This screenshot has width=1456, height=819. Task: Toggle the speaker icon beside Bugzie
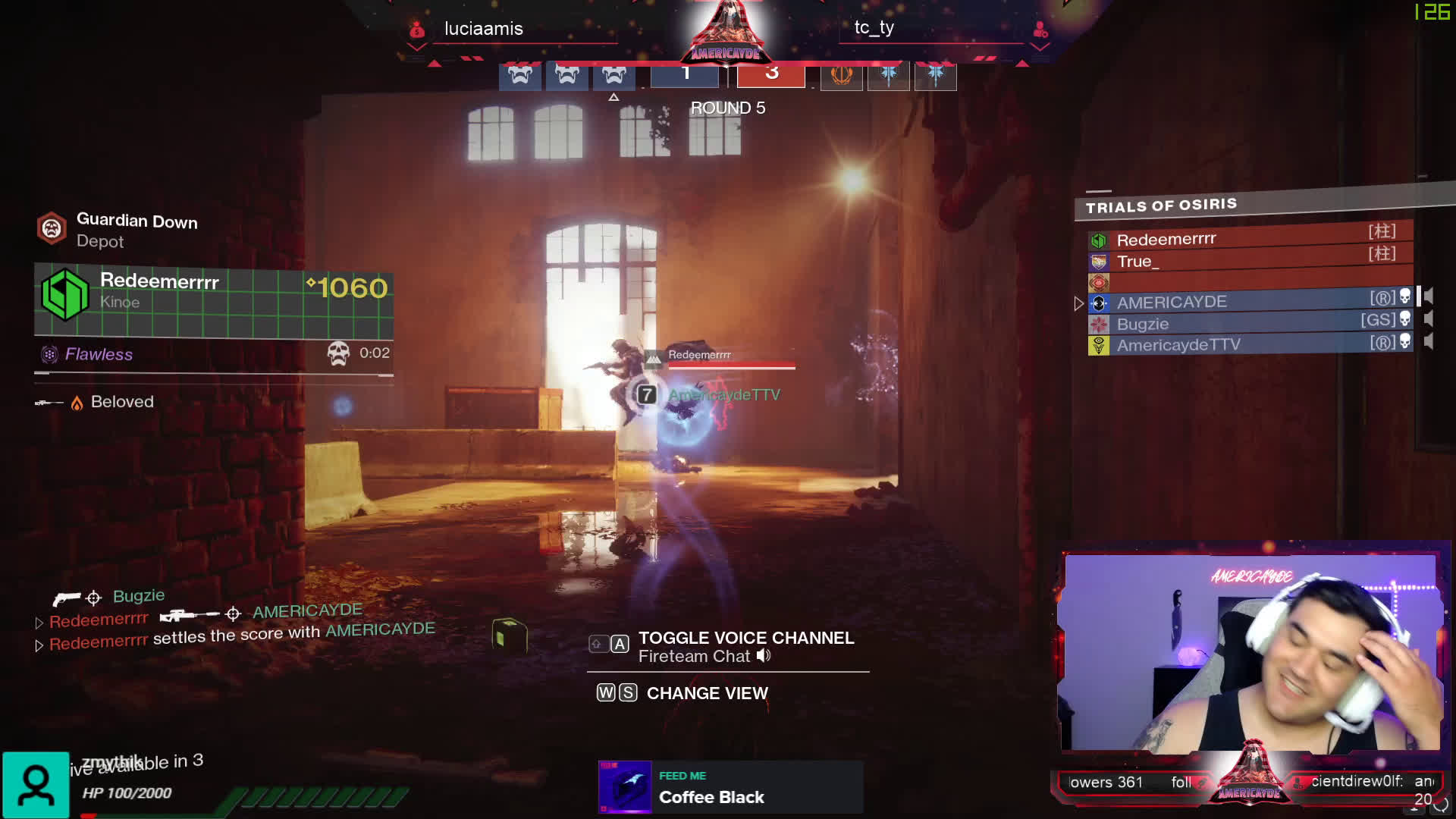coord(1429,319)
